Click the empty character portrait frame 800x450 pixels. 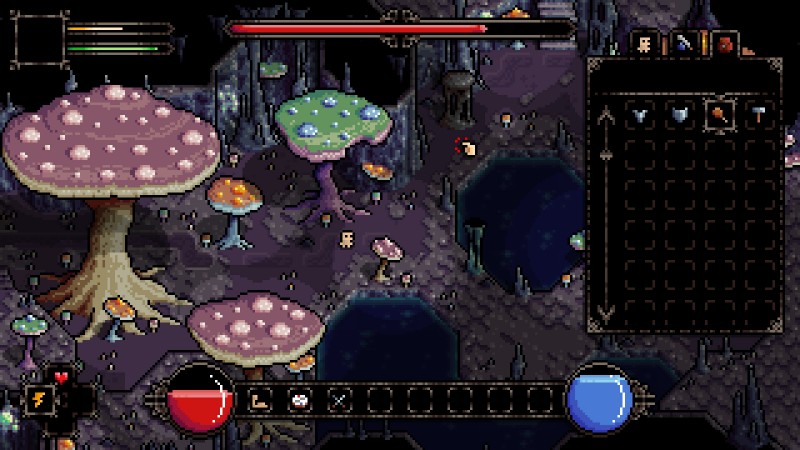tap(38, 41)
